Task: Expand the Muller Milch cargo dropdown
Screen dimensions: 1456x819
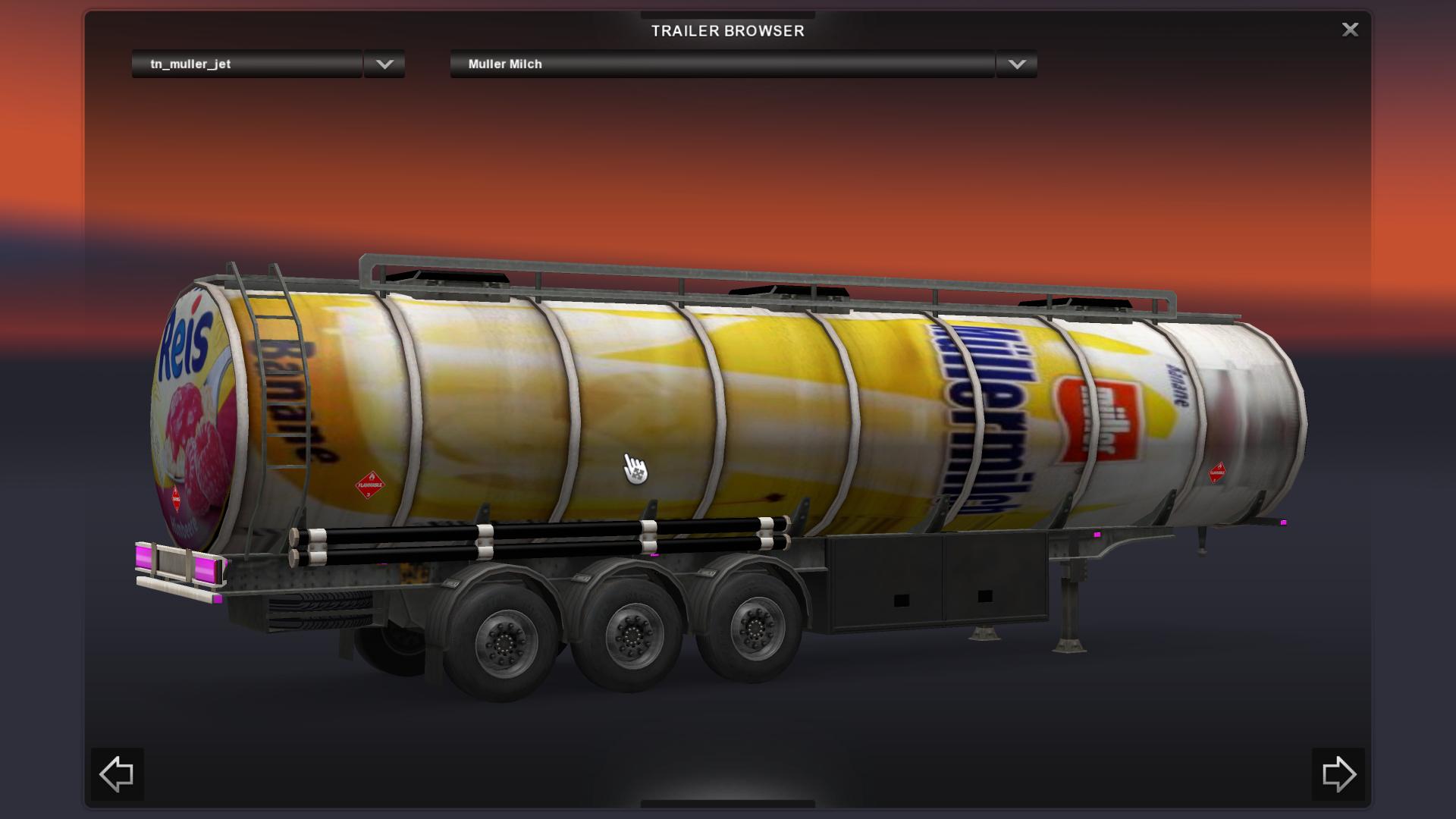Action: pyautogui.click(x=1016, y=64)
